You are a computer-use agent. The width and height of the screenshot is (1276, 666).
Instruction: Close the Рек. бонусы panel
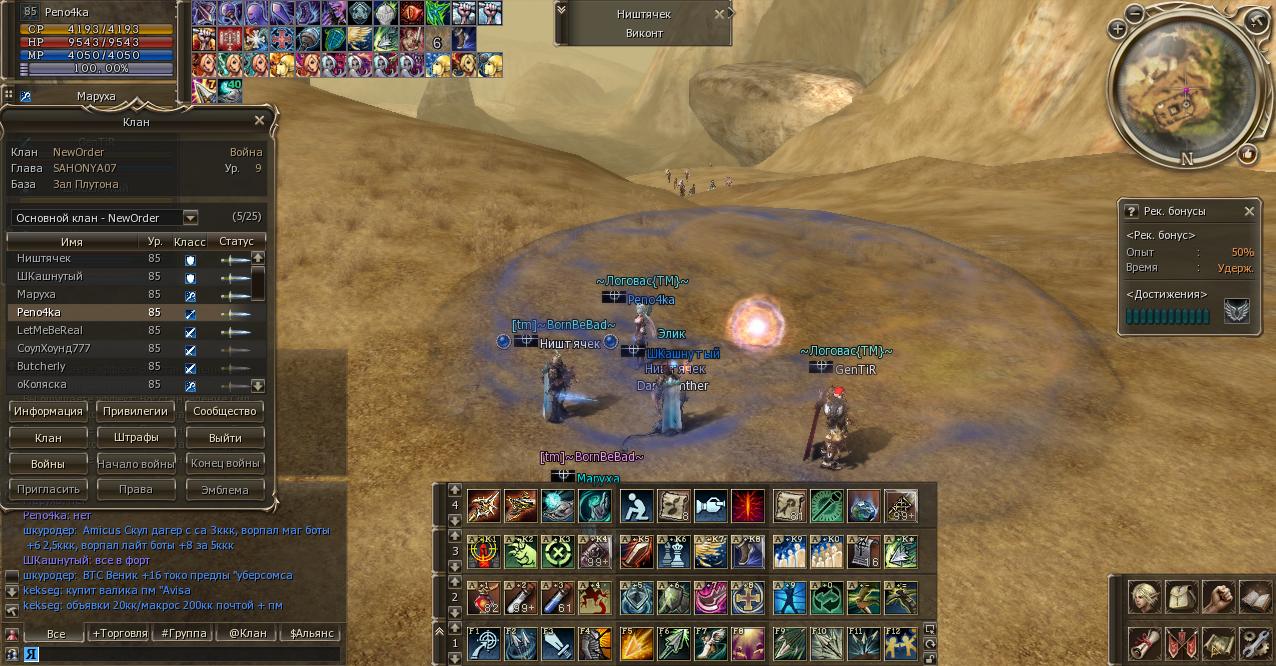coord(1249,212)
